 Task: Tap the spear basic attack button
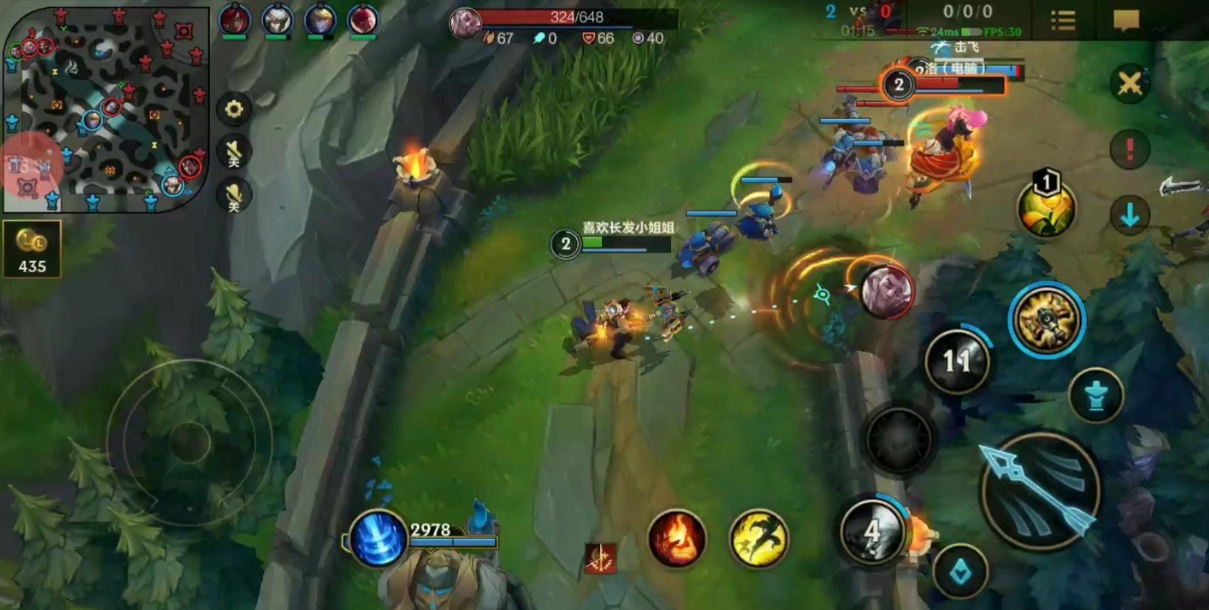pyautogui.click(x=1039, y=490)
